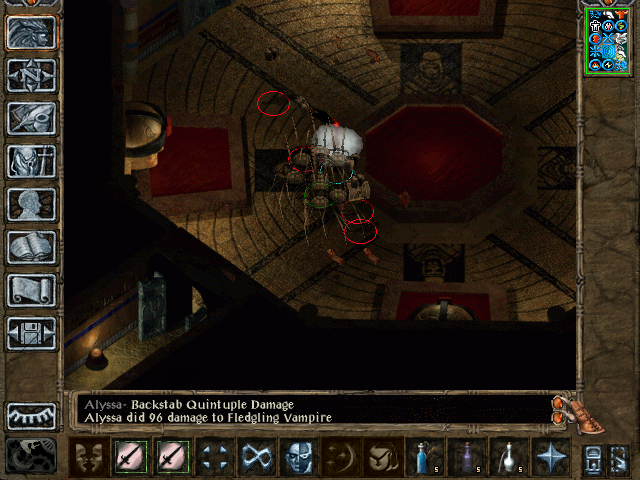Open the mage spellbook
This screenshot has width=640, height=480.
point(32,247)
